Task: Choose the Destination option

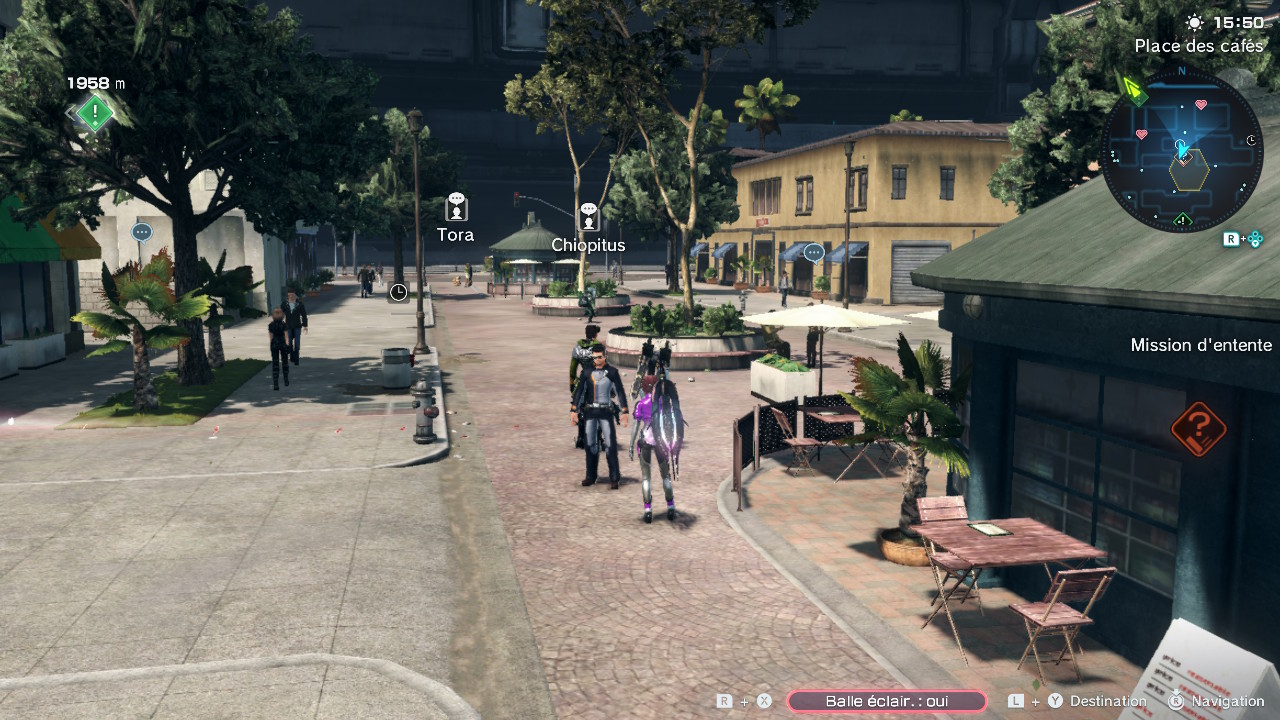Action: (1108, 701)
